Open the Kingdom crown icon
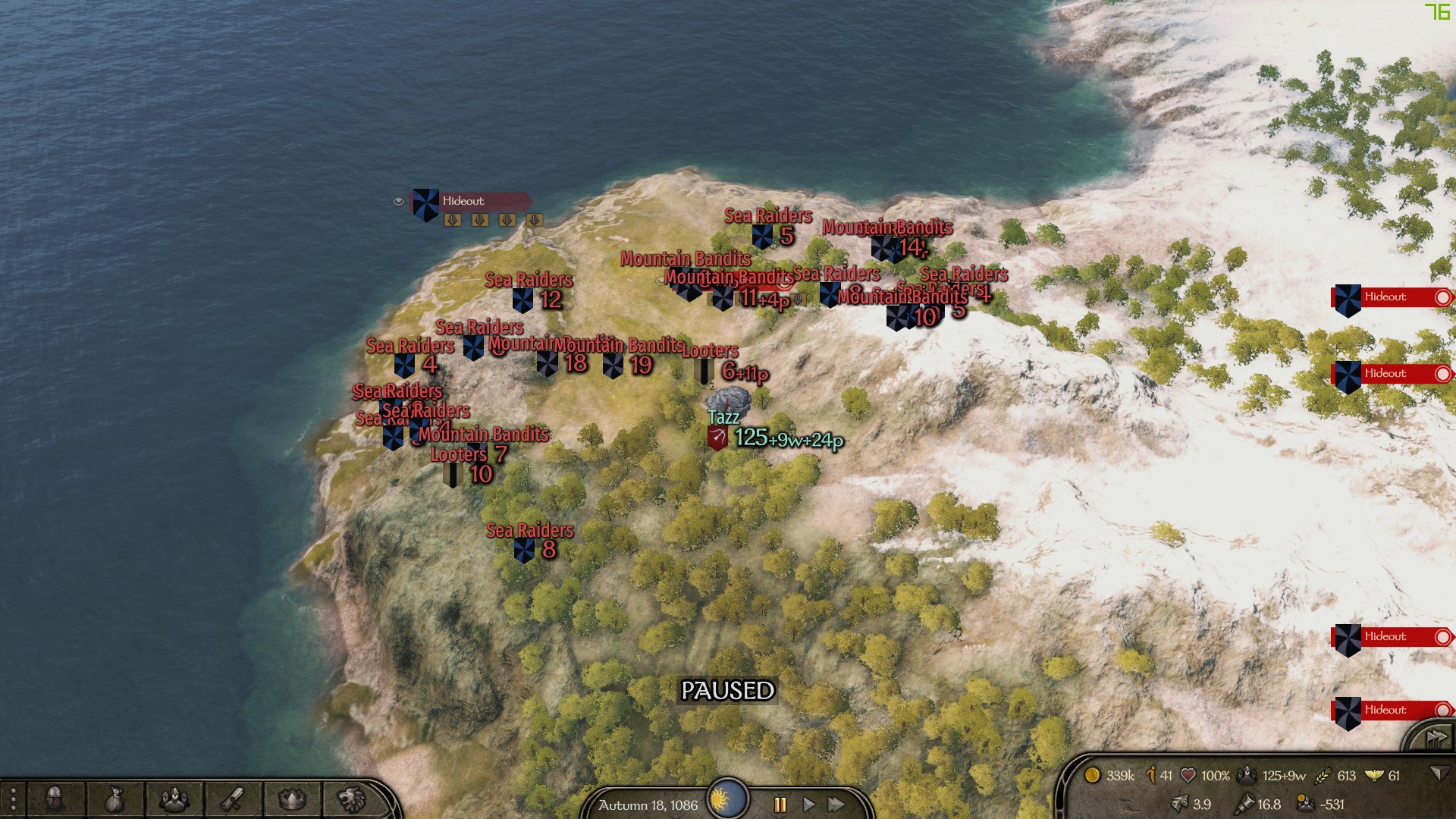1456x819 pixels. (x=290, y=798)
